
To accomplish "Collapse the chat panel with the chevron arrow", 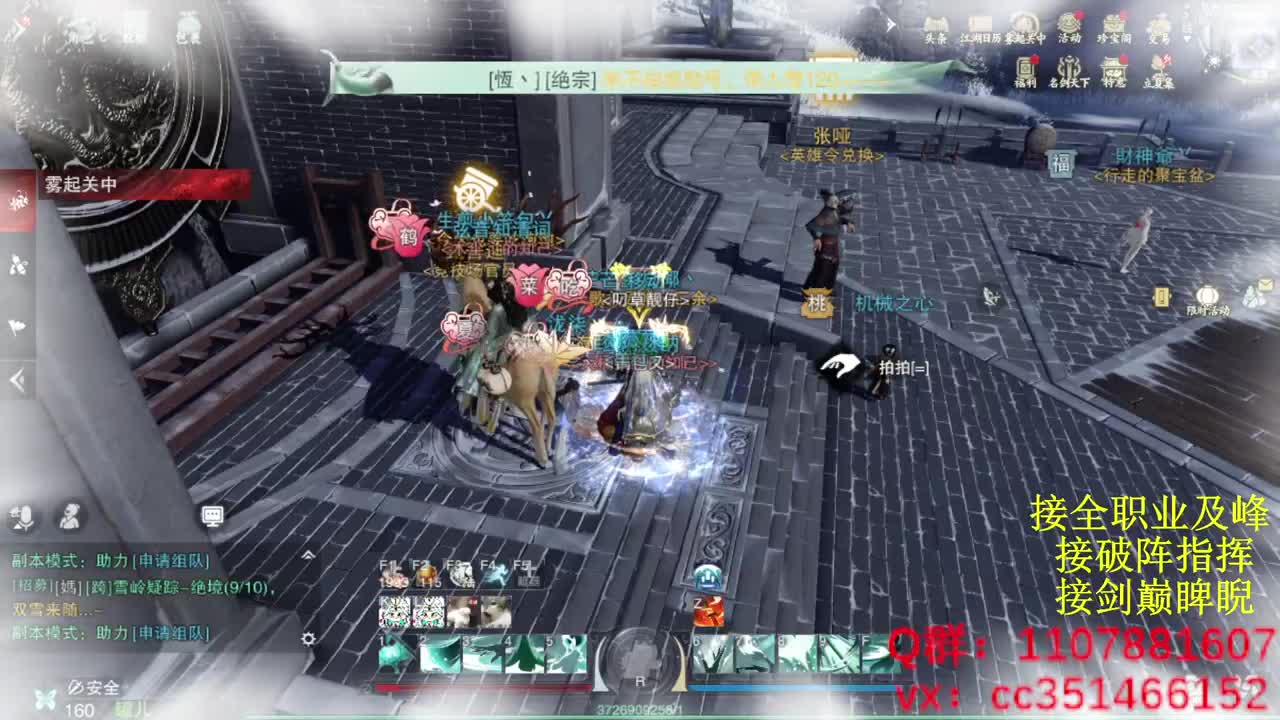I will click(308, 555).
